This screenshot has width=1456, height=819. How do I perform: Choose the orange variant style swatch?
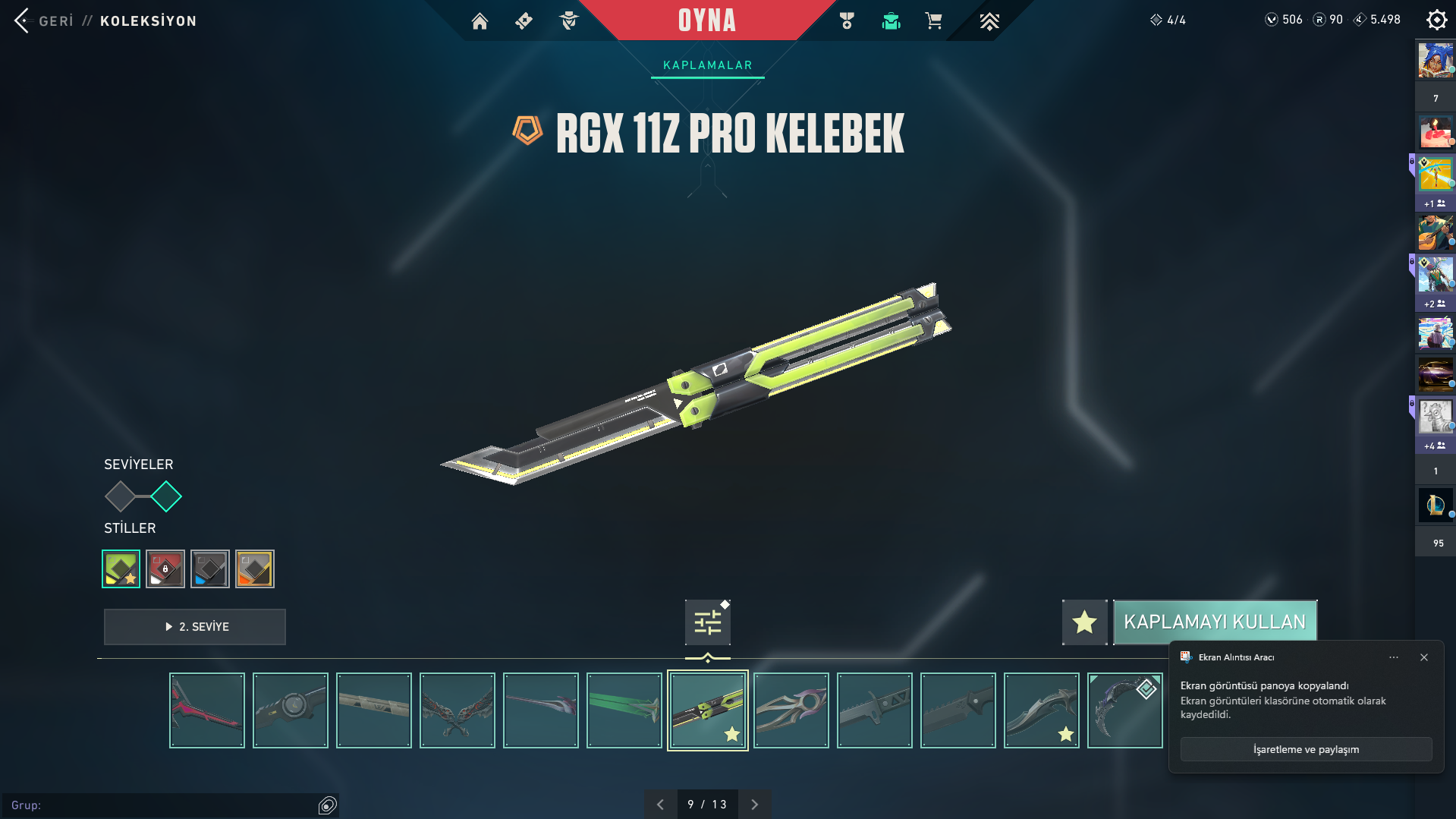255,569
